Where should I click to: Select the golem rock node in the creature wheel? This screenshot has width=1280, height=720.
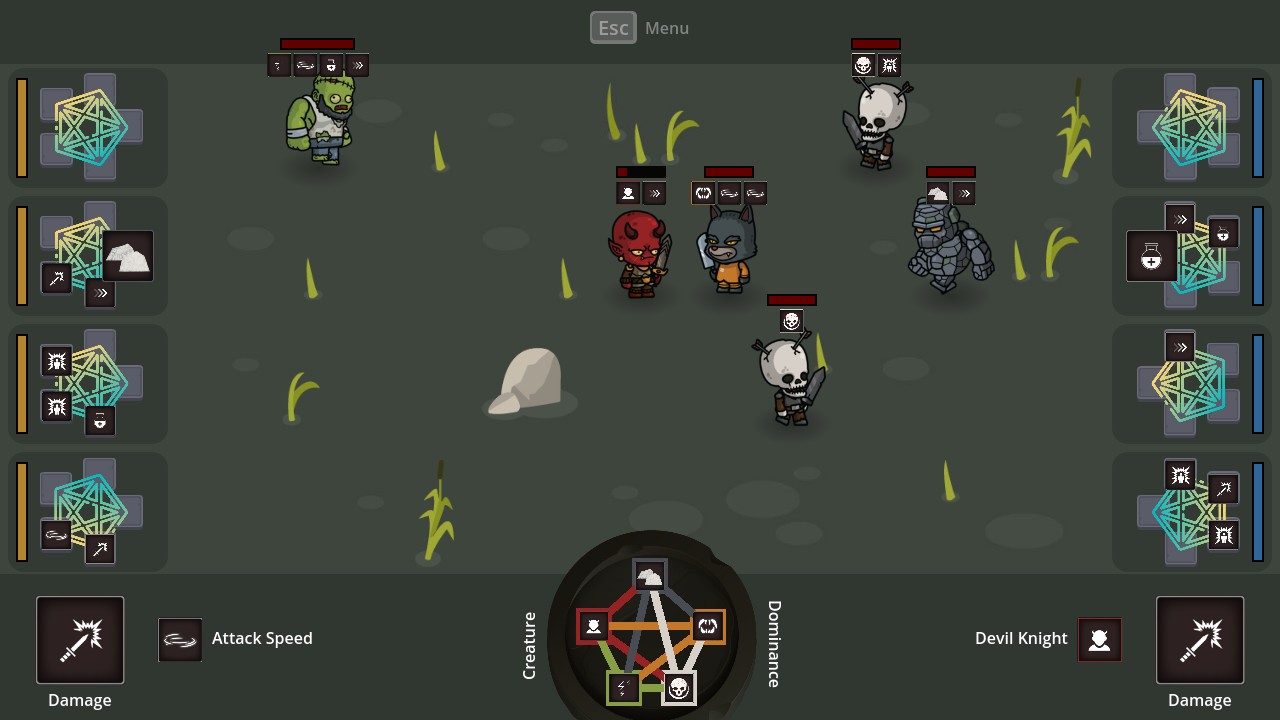[648, 575]
